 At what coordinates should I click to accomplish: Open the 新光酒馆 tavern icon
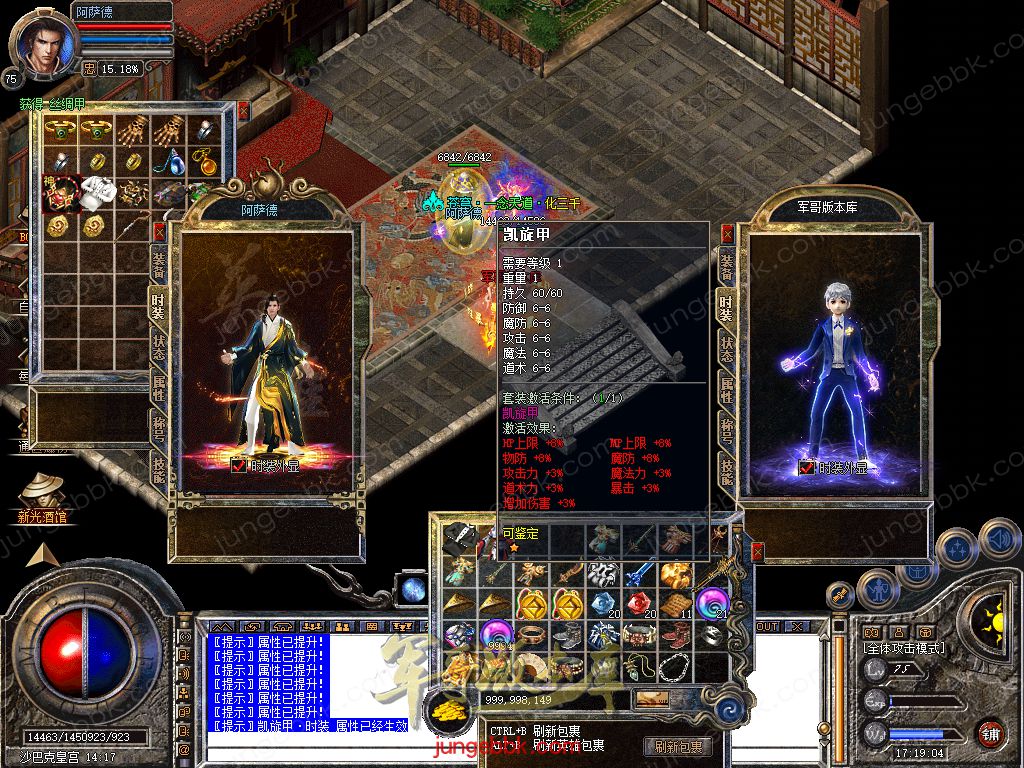click(42, 495)
